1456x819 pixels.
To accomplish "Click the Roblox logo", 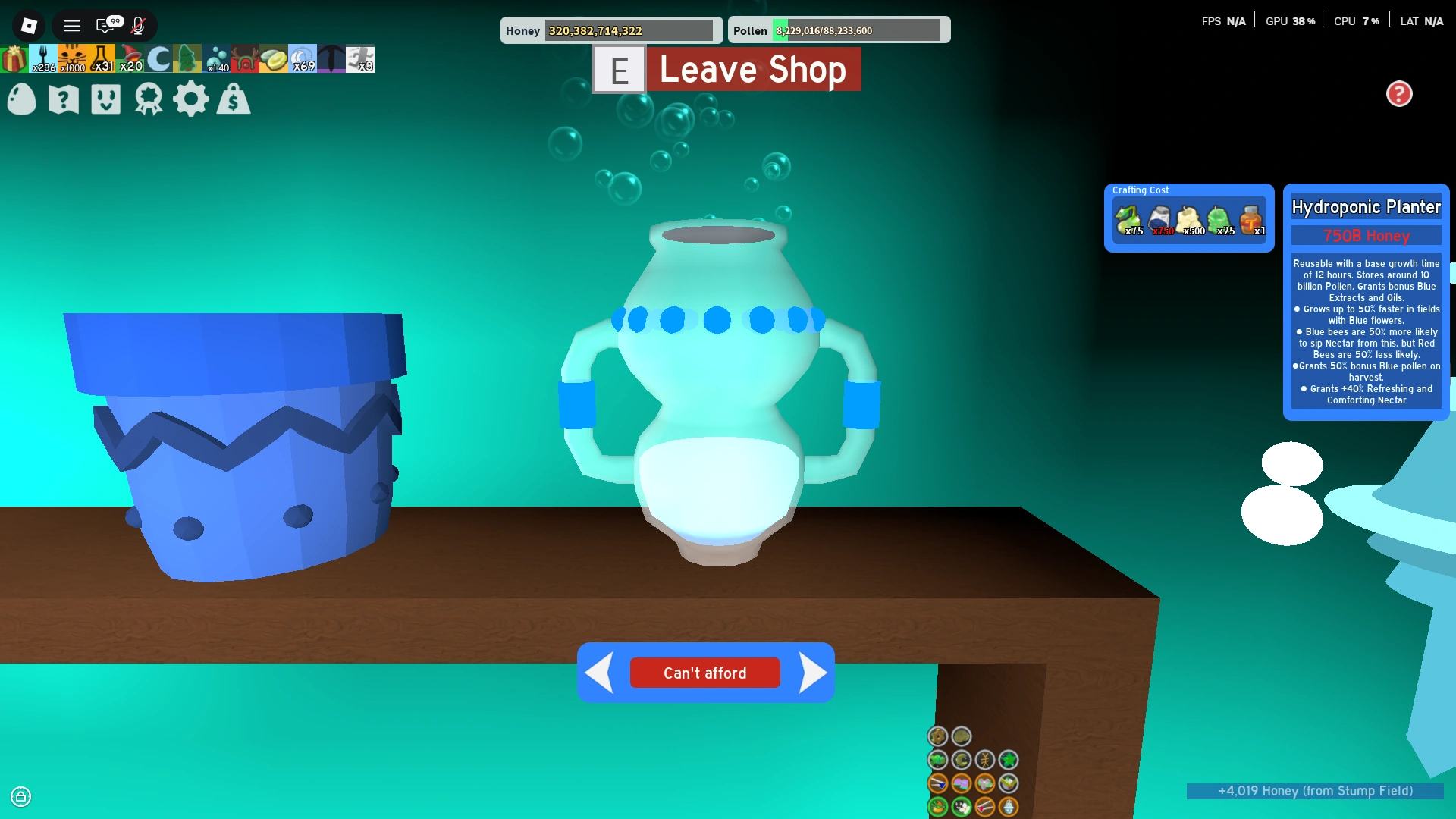I will [x=28, y=26].
